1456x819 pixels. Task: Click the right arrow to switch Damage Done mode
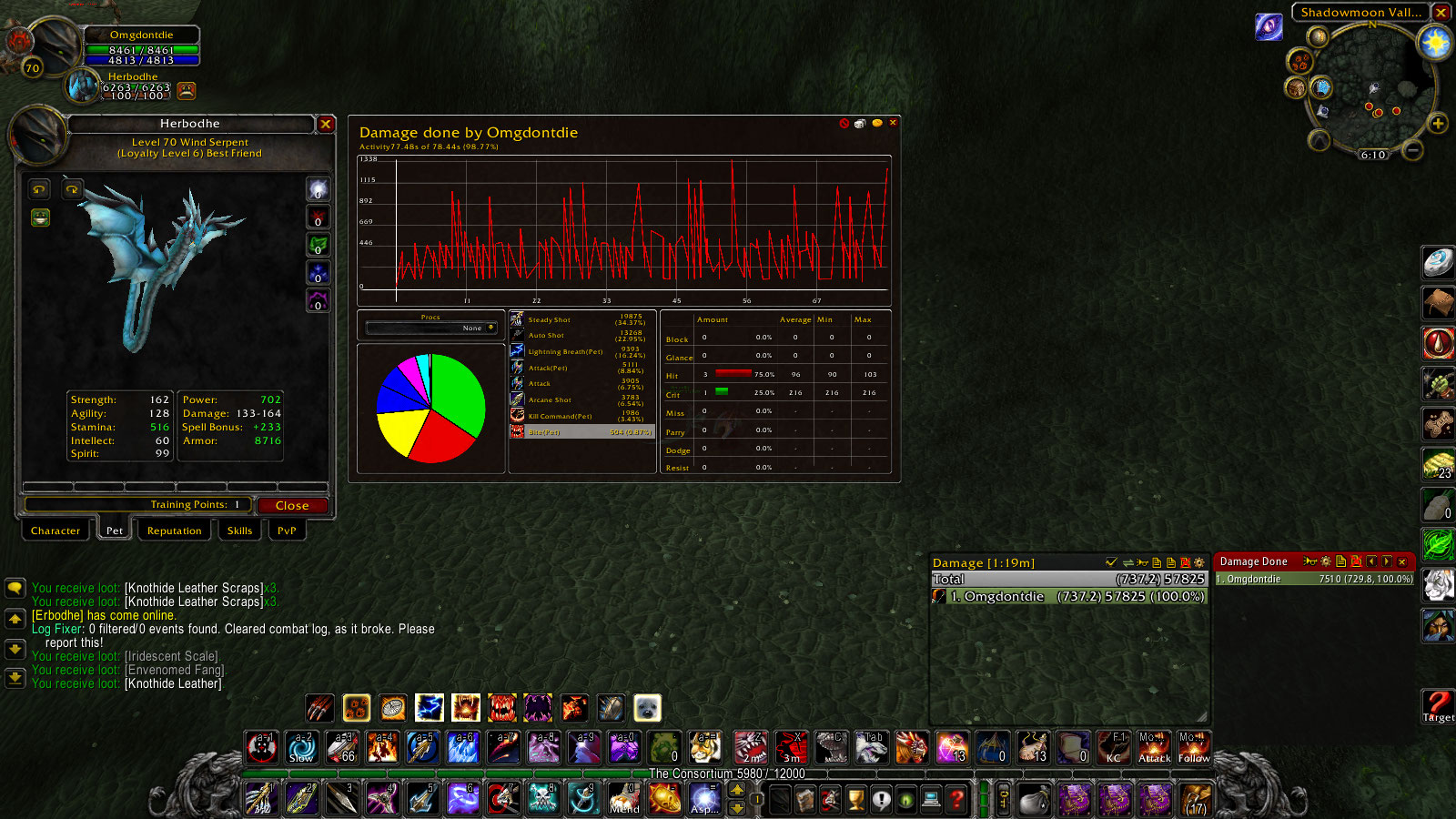(1388, 561)
